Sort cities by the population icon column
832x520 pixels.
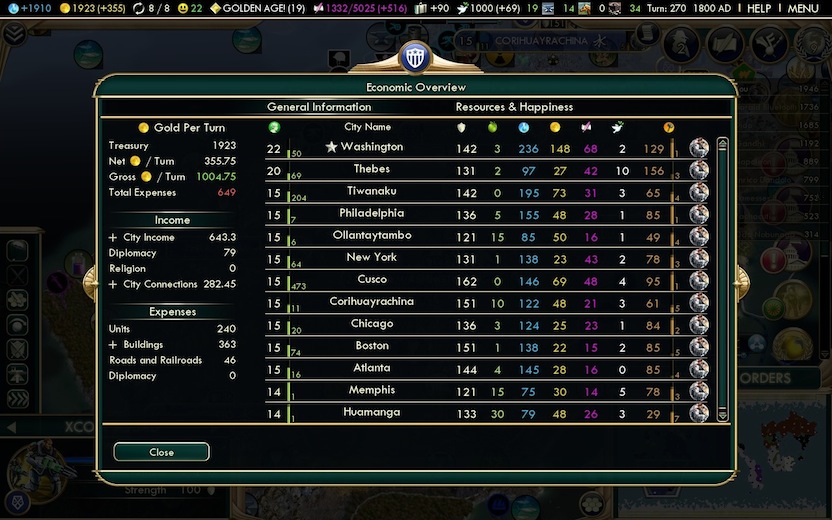pyautogui.click(x=274, y=127)
